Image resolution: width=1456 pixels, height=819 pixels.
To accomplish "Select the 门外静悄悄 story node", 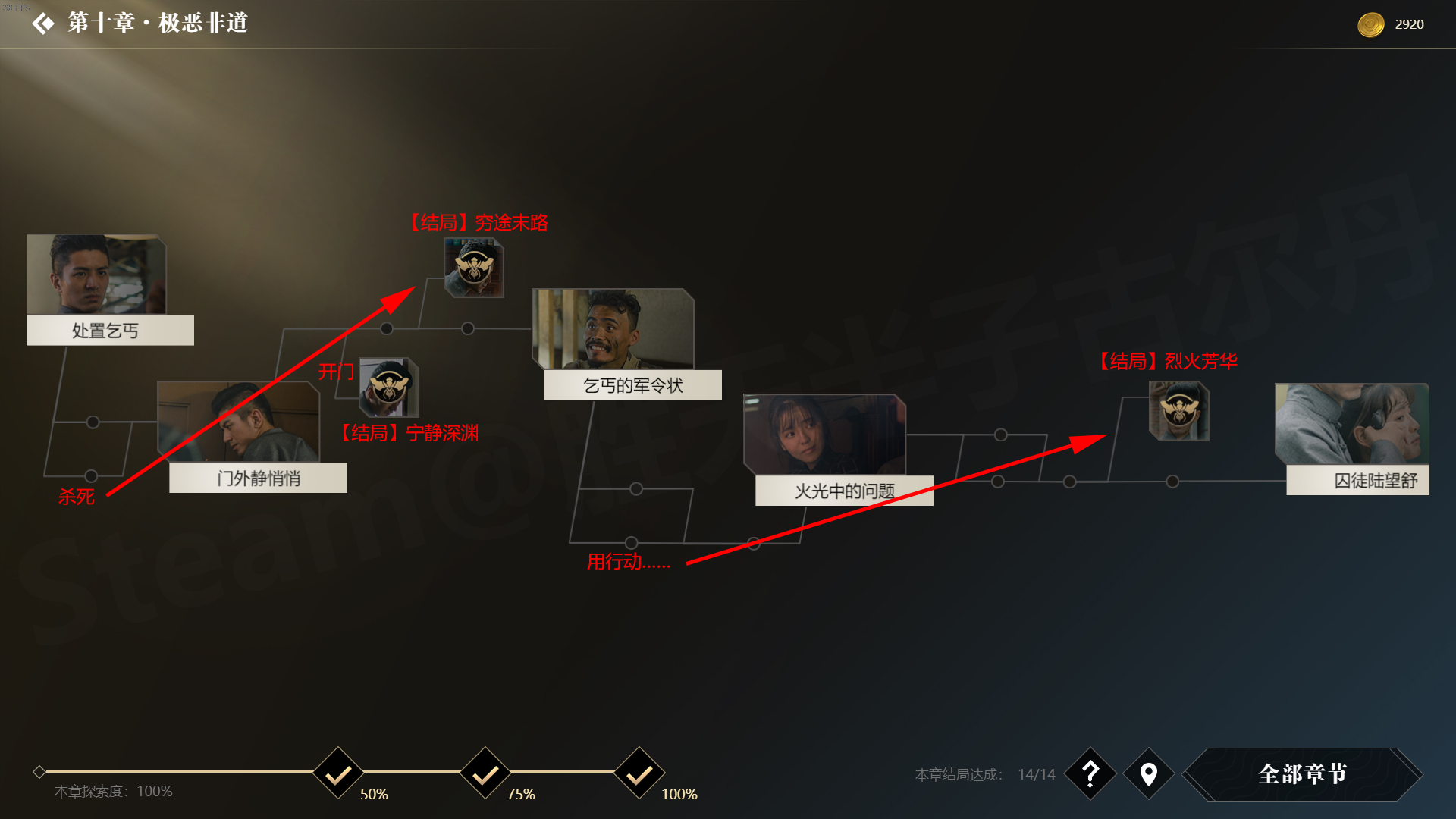I will (x=251, y=438).
